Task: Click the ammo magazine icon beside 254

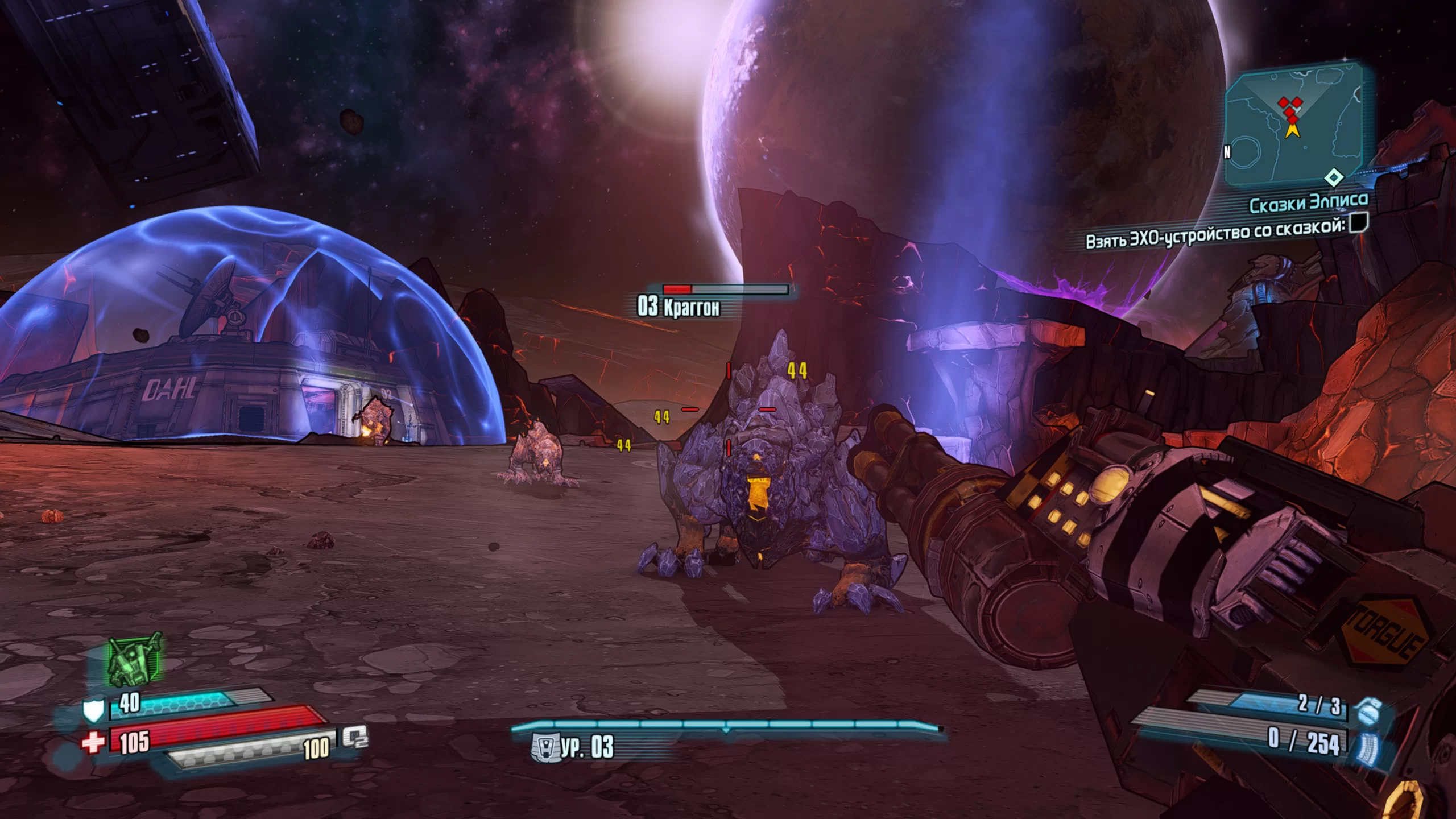Action: coord(1367,747)
